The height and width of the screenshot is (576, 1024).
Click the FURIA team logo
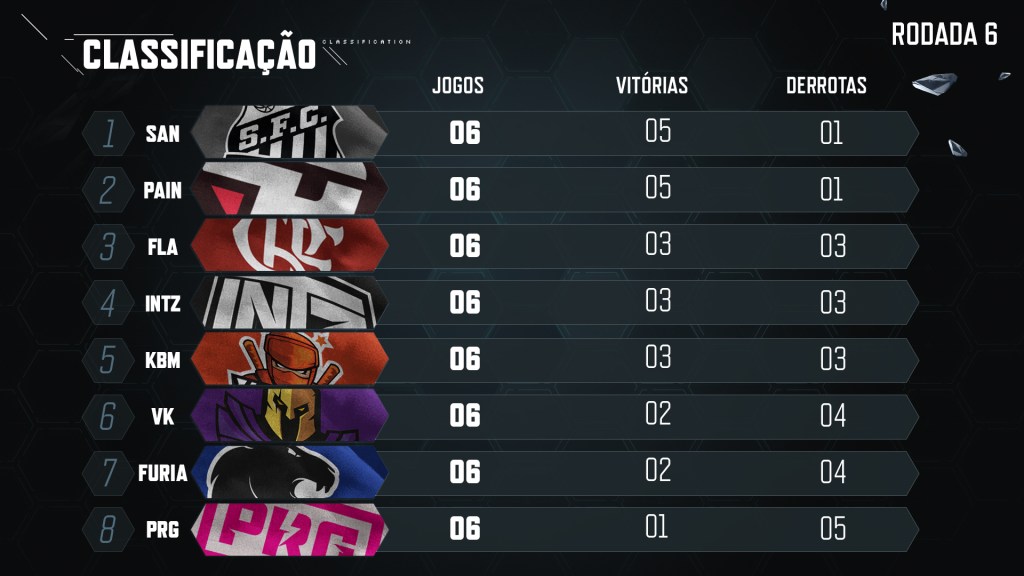click(288, 472)
